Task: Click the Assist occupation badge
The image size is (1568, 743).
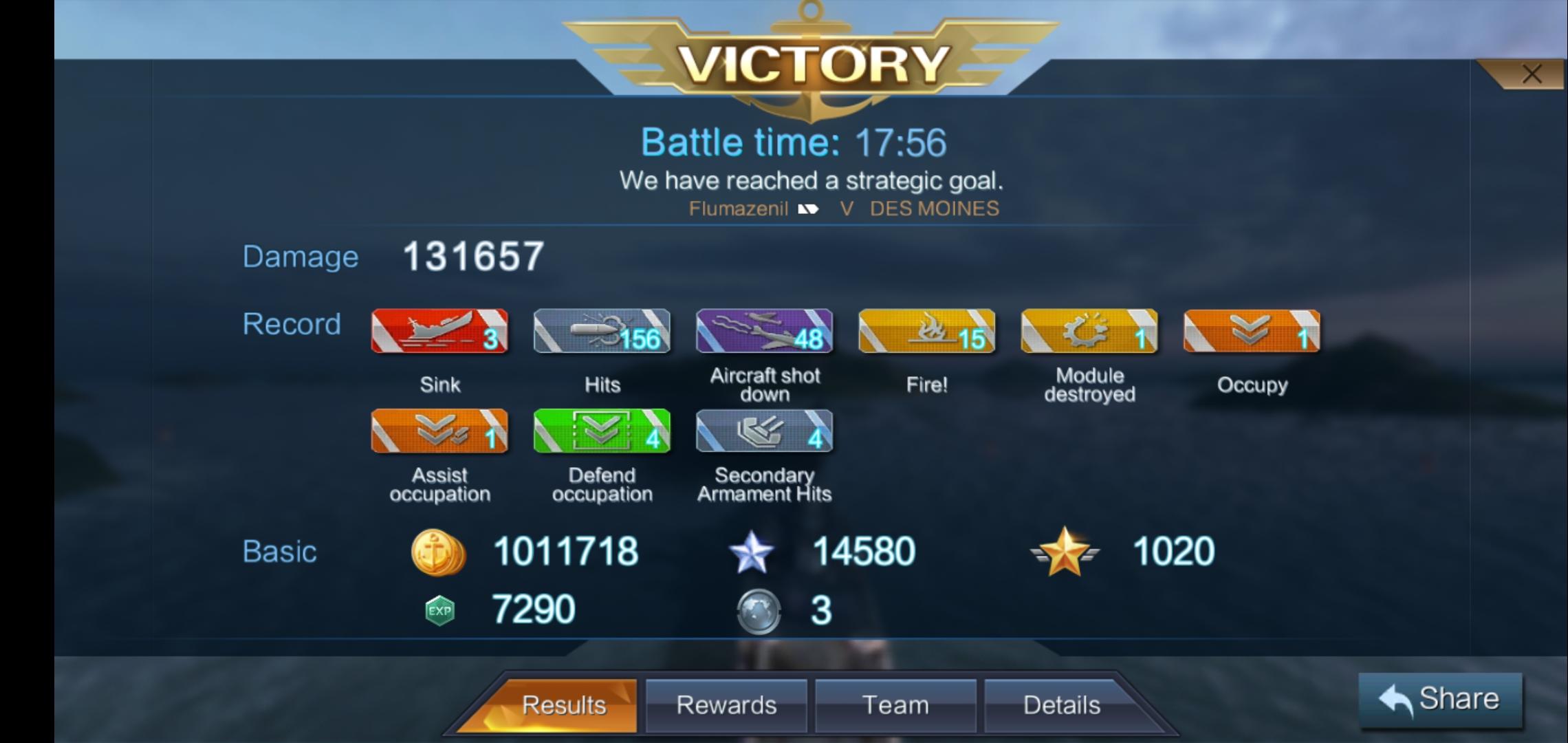Action: [438, 432]
